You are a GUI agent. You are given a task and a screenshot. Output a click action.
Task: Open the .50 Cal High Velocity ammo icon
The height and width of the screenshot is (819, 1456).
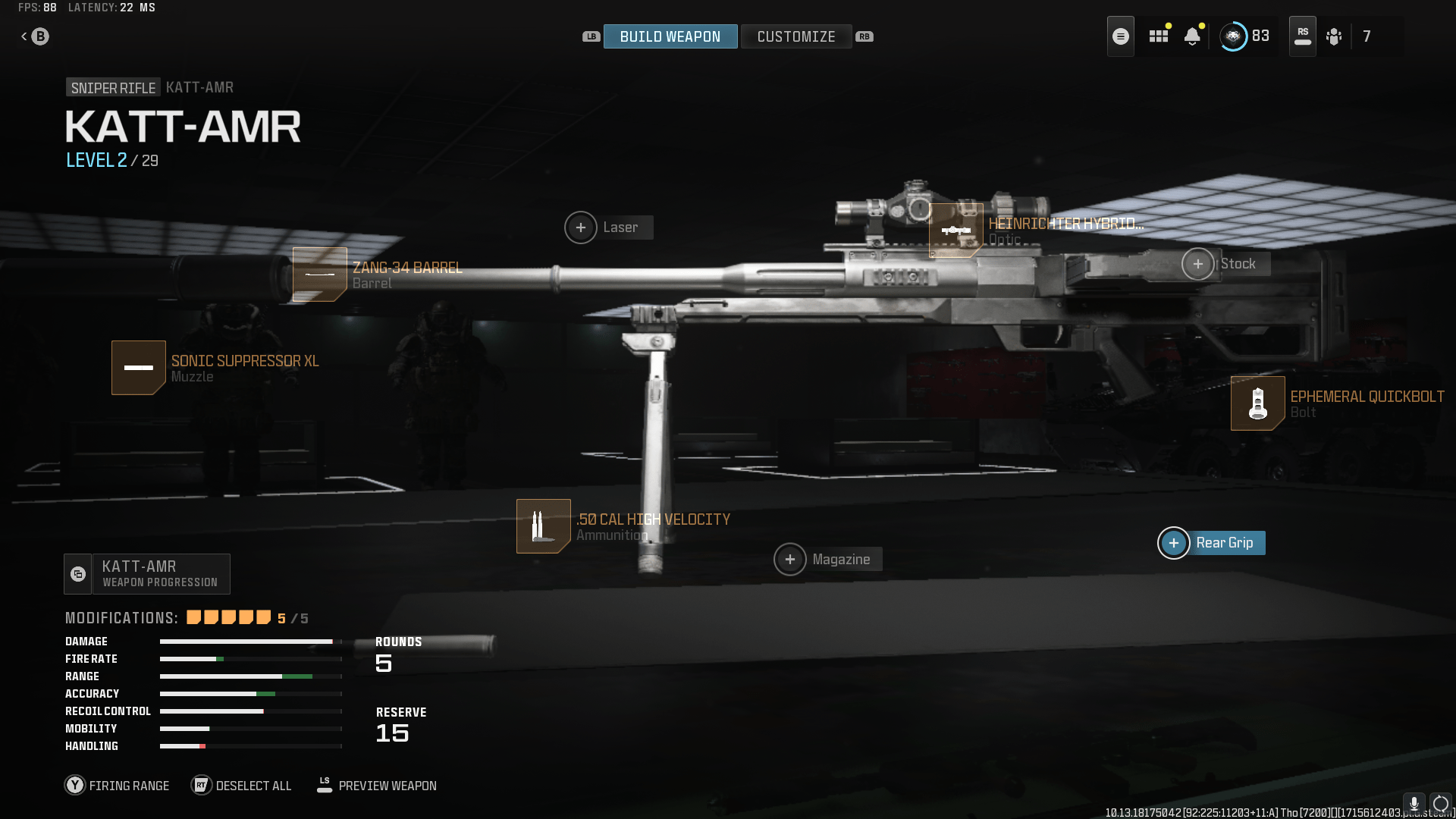(543, 526)
